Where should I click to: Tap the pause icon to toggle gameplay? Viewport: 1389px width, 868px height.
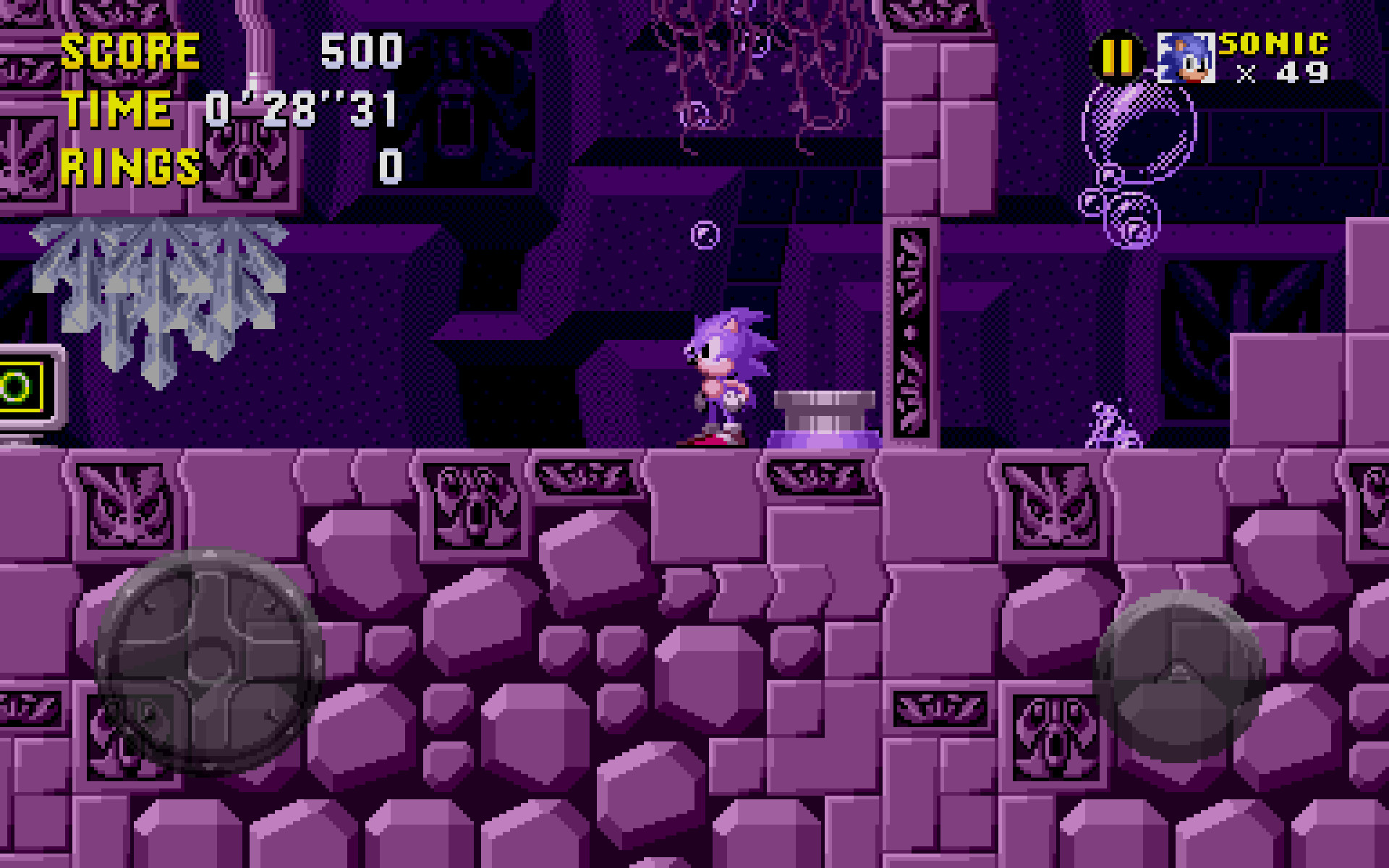pos(1117,56)
